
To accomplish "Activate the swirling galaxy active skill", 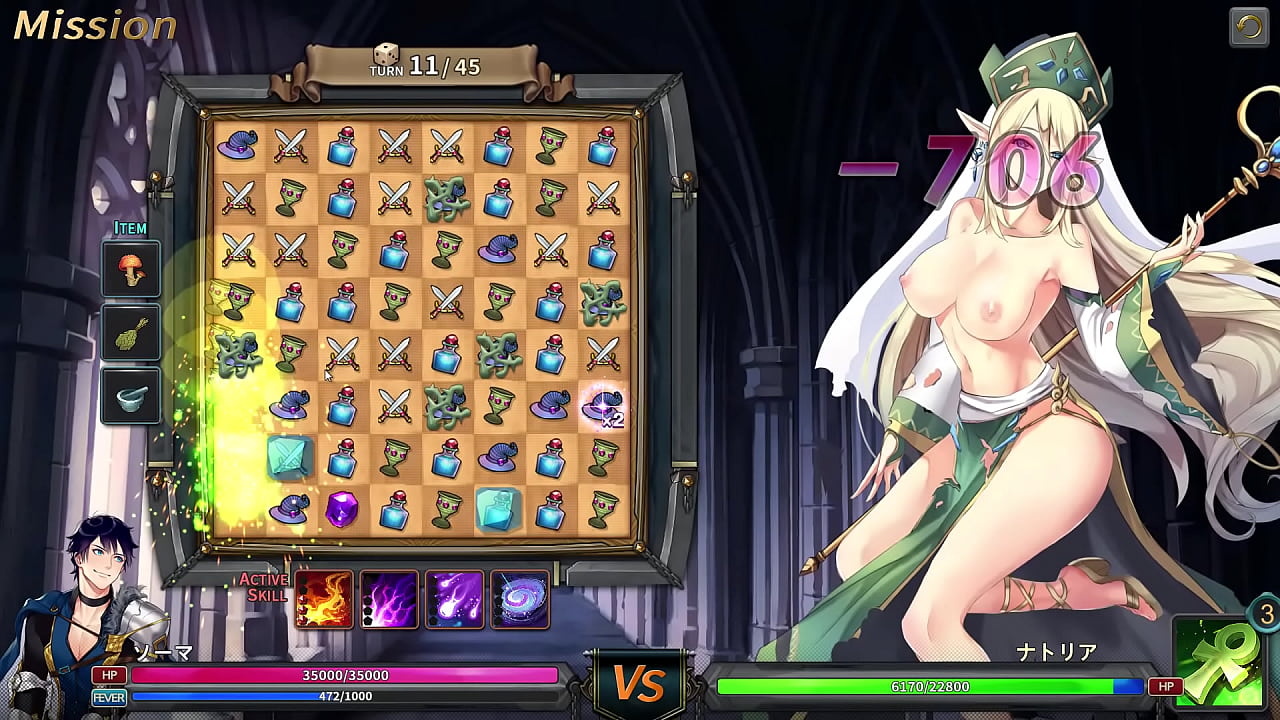I will pos(520,600).
